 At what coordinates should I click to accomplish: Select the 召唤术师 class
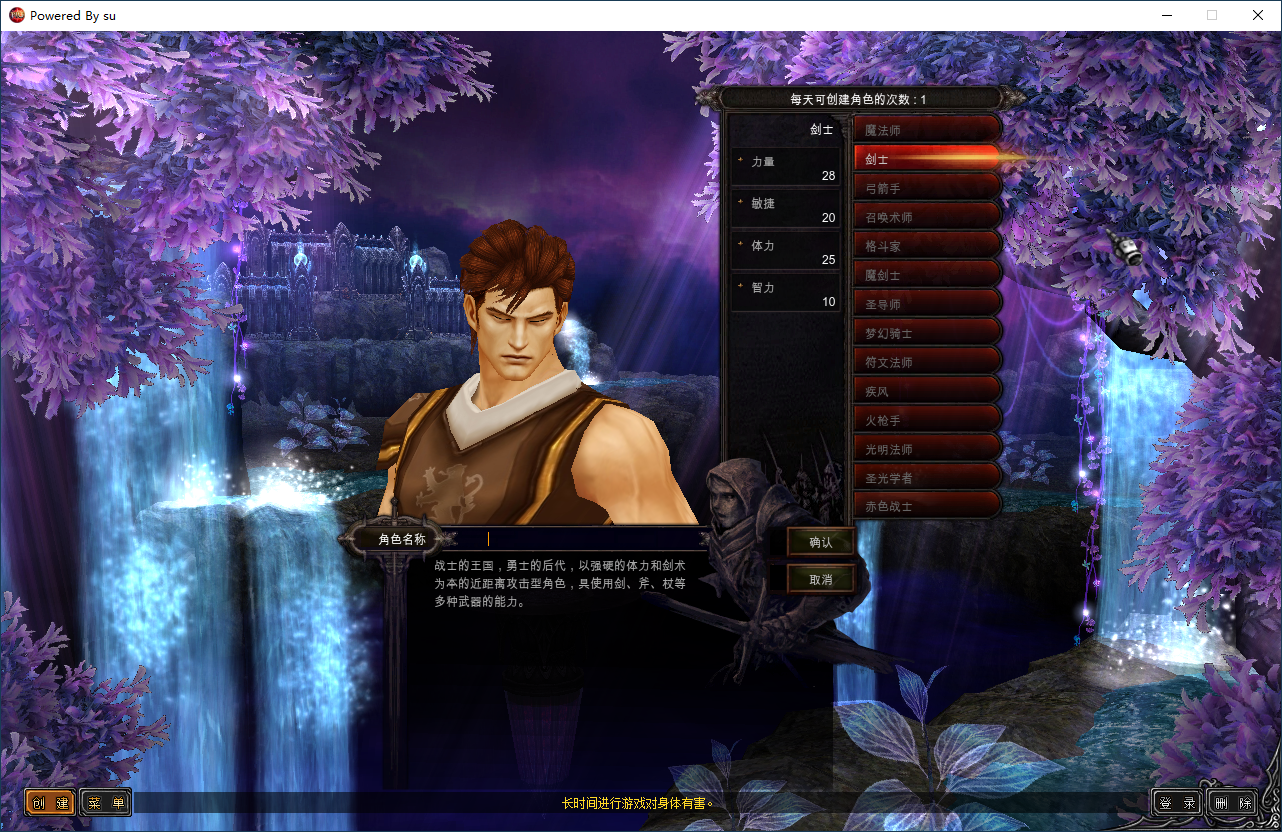point(926,217)
